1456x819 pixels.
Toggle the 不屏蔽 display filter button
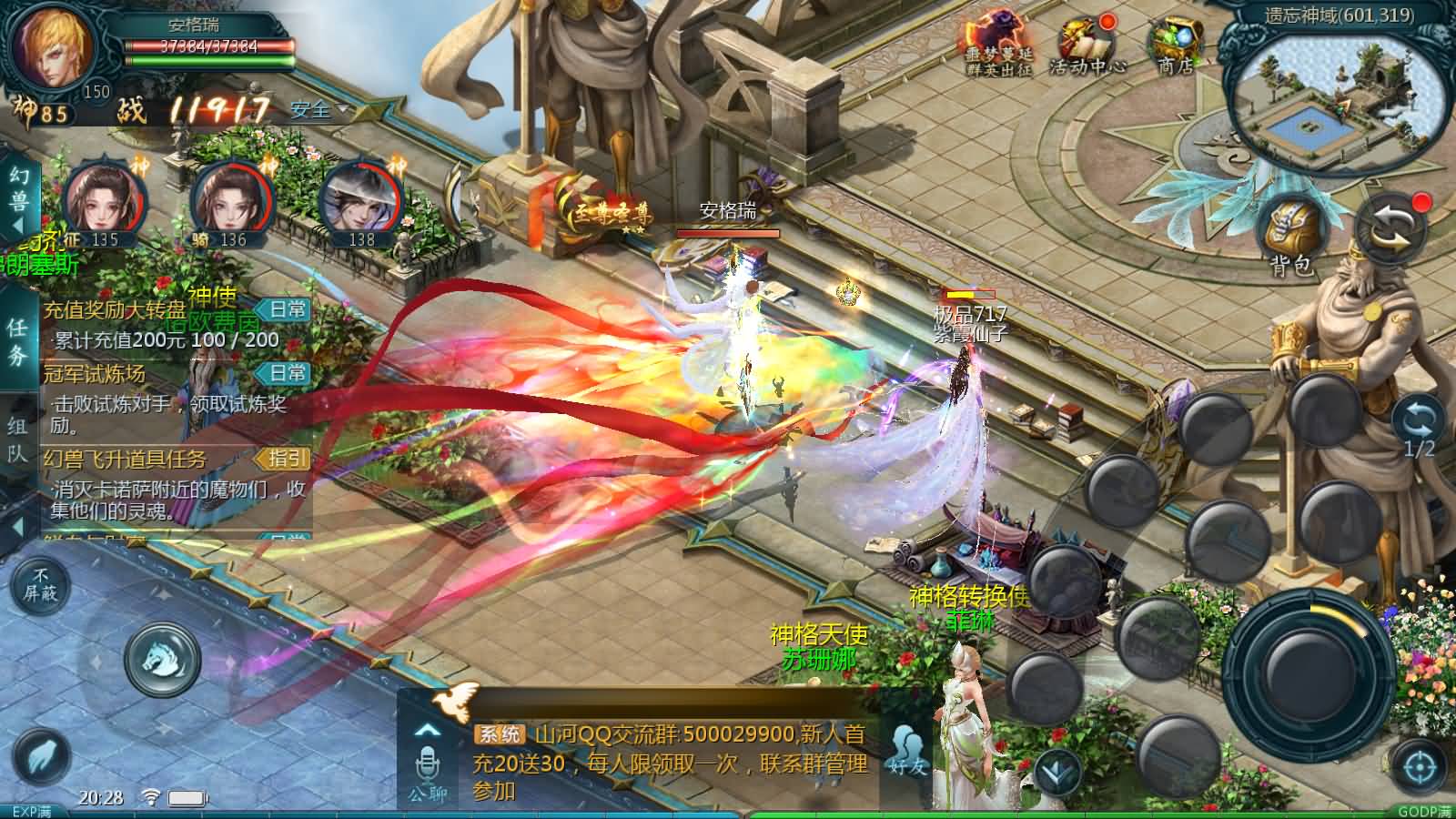[40, 583]
